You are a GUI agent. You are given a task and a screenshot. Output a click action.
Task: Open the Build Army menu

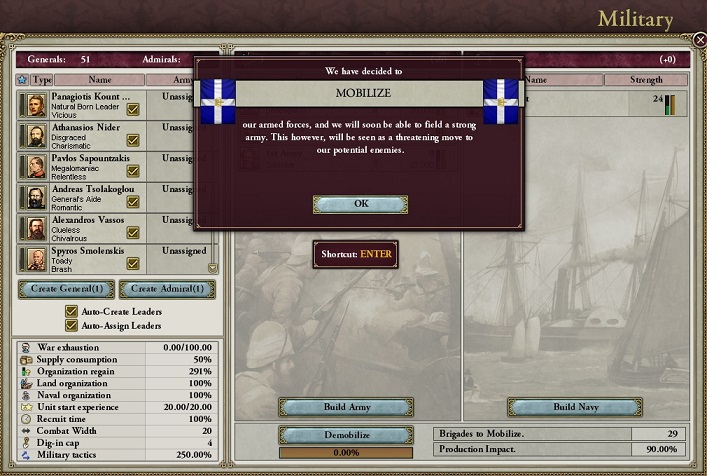(x=346, y=407)
